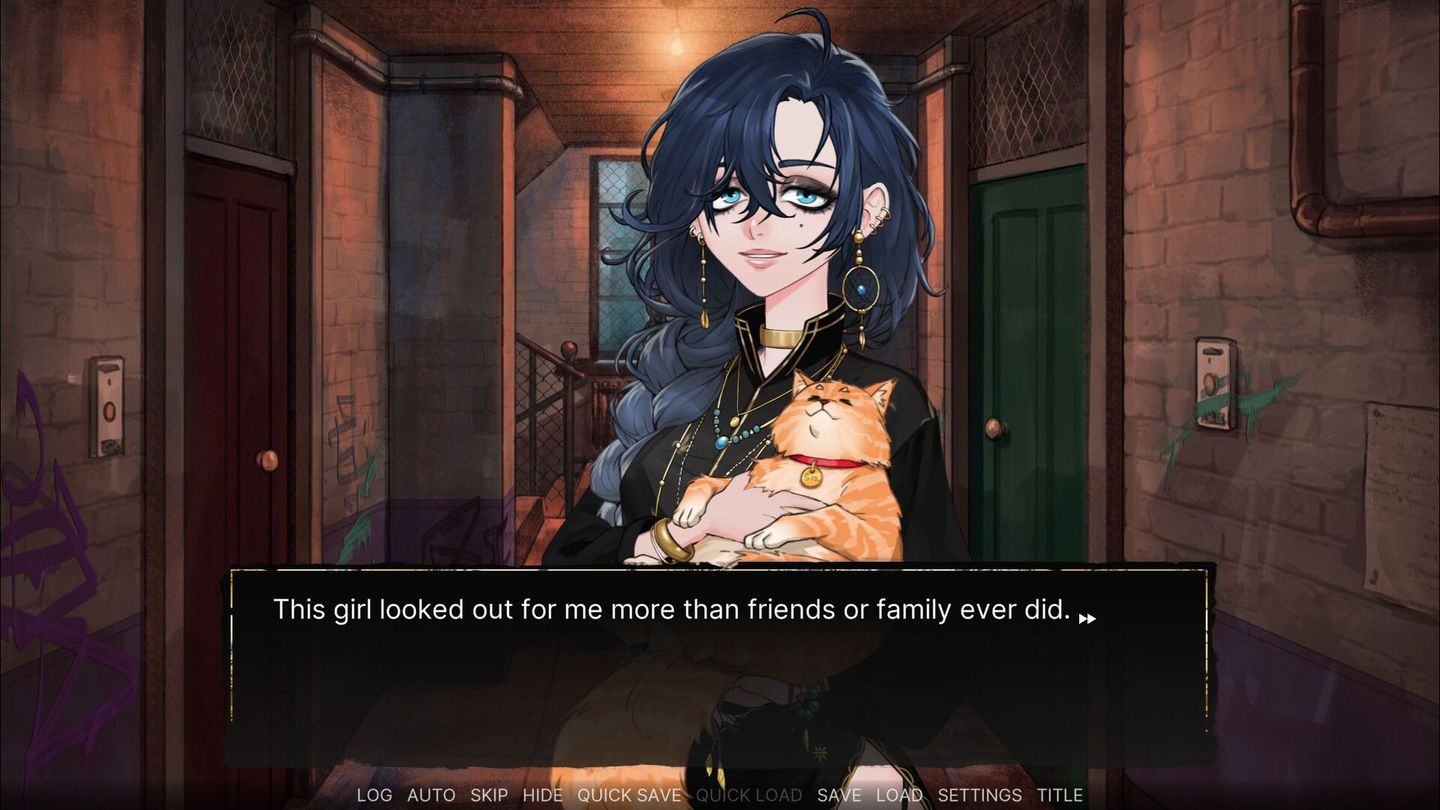The image size is (1440, 810).
Task: Click QUICK SAVE in the bottom bar
Action: [628, 795]
